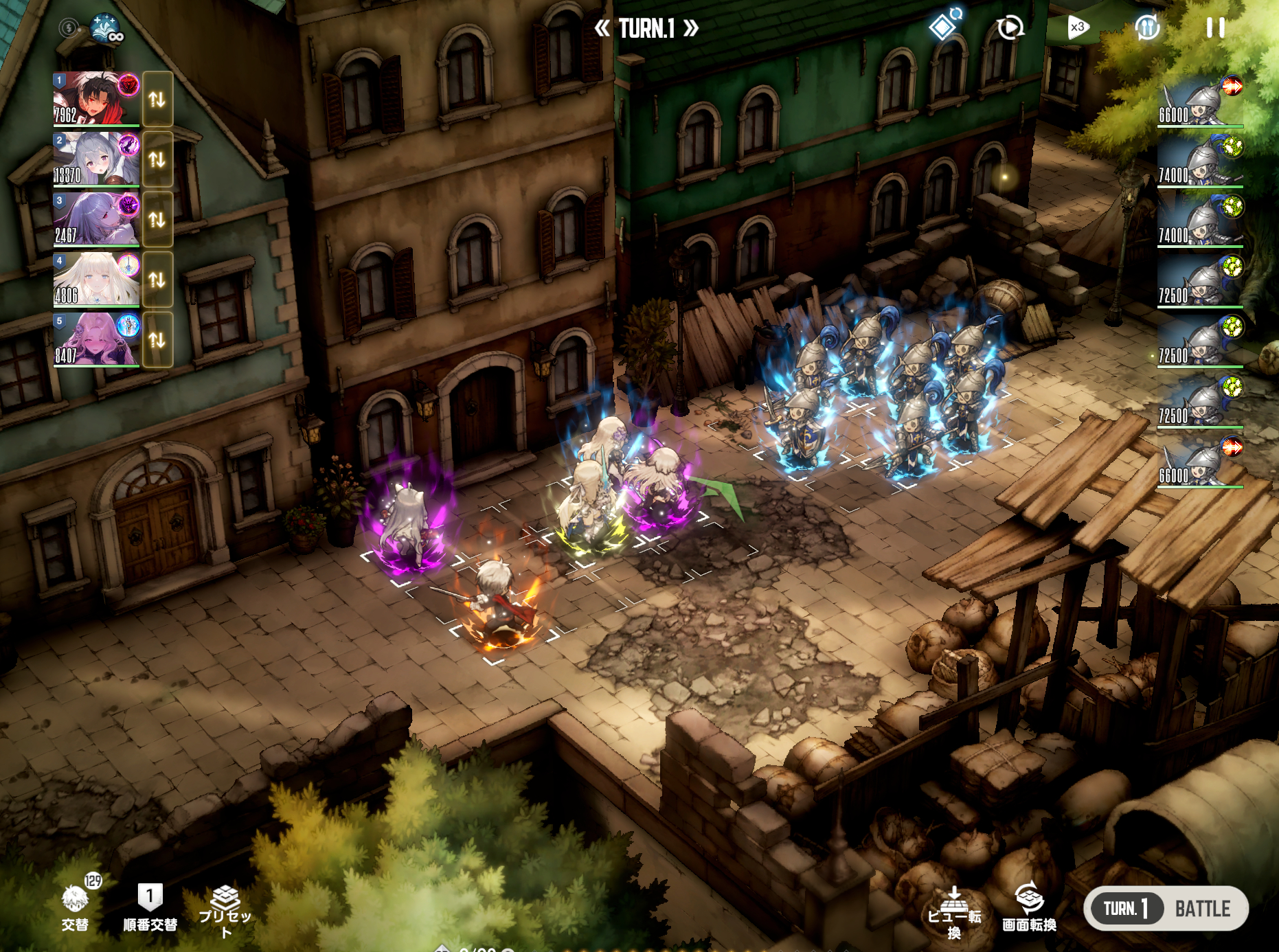The height and width of the screenshot is (952, 1279).
Task: Select party portrait 2 with 13370 HP
Action: pos(96,159)
